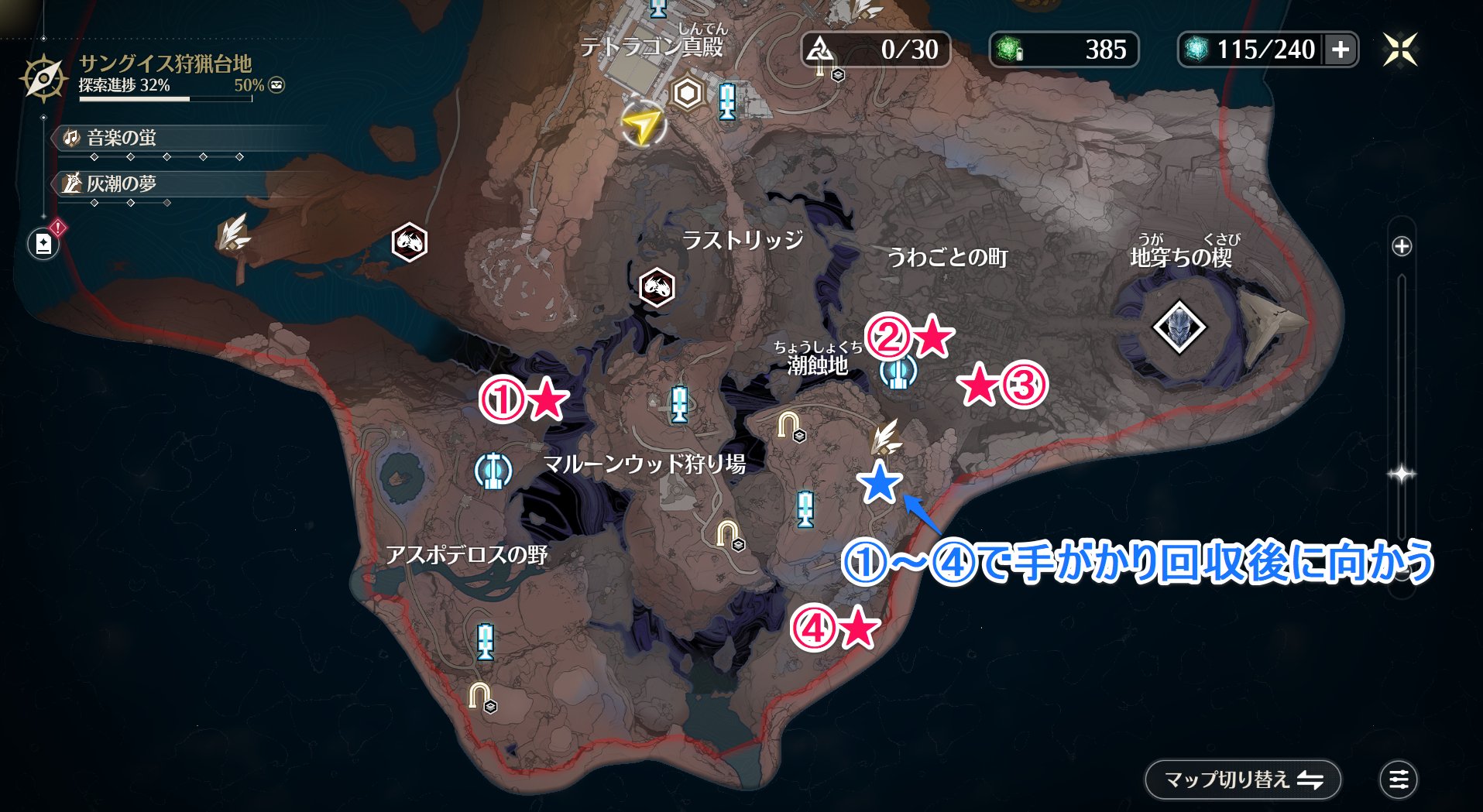Select the hexagon marker near テトラゴン真殿
Screen dimensions: 1483x812
click(x=687, y=94)
